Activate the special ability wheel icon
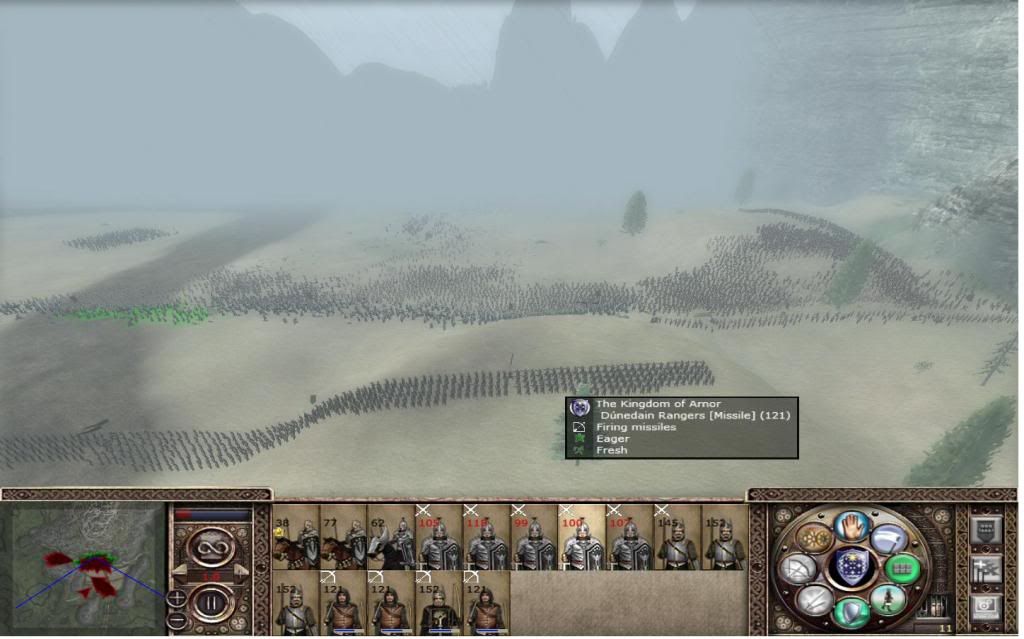This screenshot has height=639, width=1024. pos(815,538)
